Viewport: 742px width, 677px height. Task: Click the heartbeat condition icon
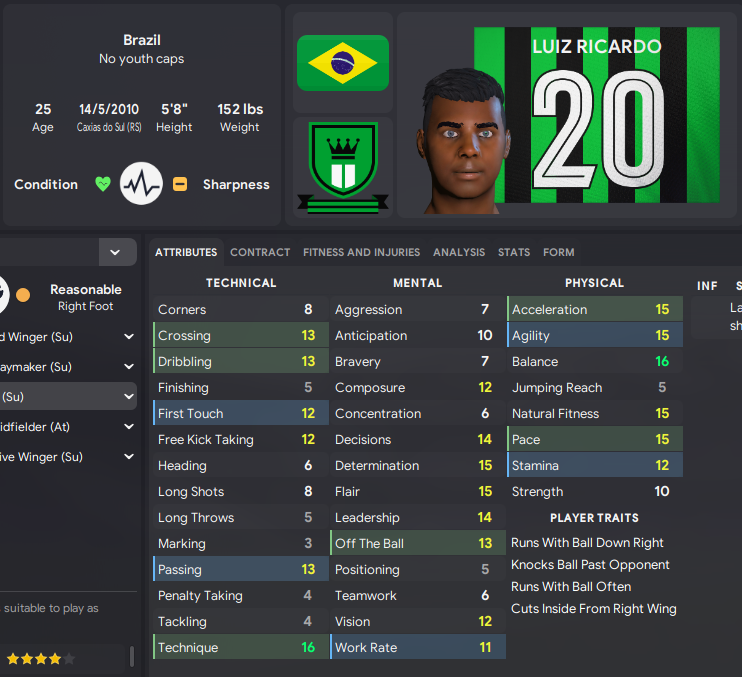coord(141,184)
